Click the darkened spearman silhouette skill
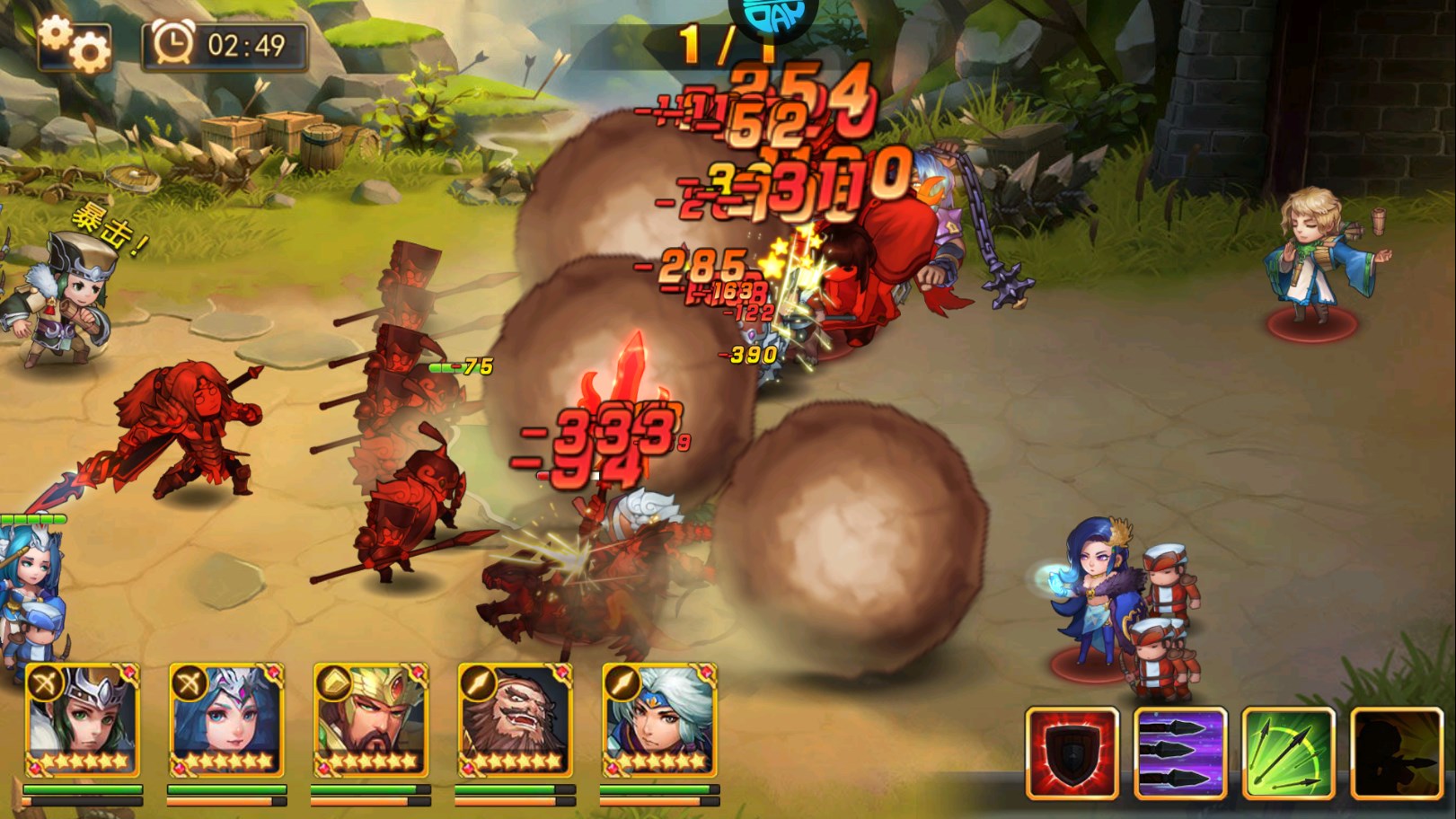 pos(1396,753)
